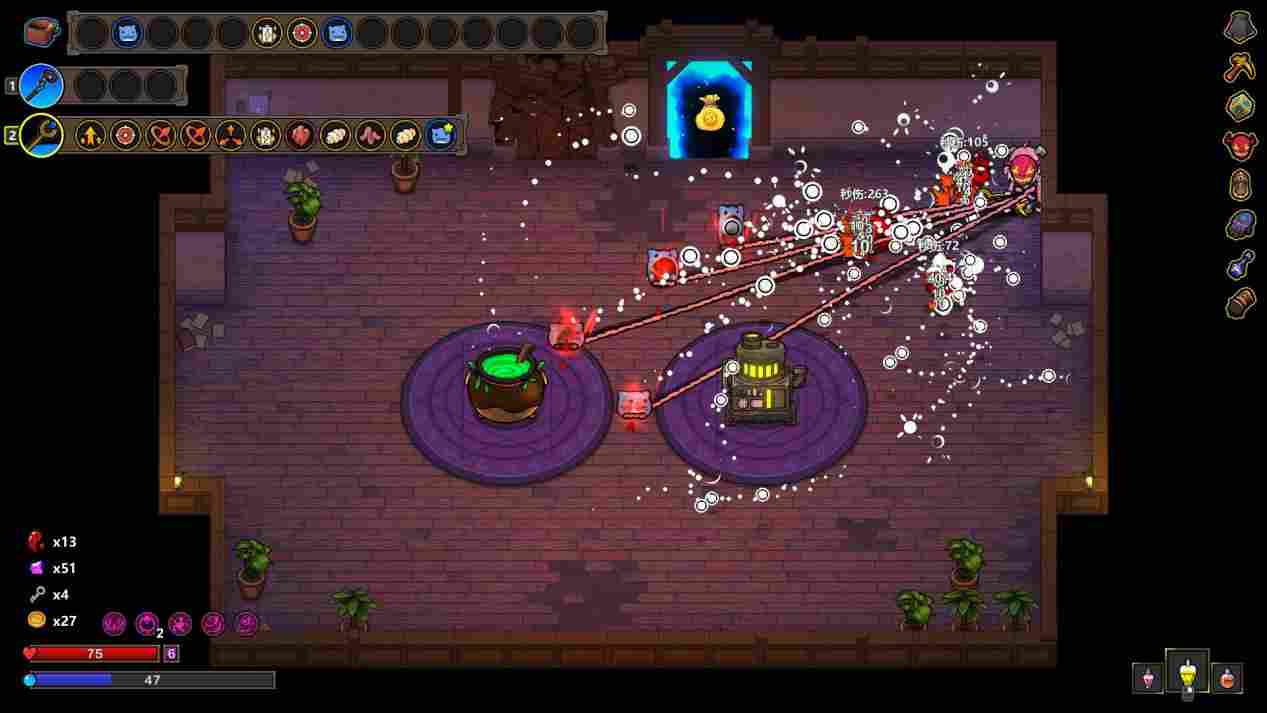Click the yellow up-arrow rune on wand 2
This screenshot has height=713, width=1267.
coord(90,135)
